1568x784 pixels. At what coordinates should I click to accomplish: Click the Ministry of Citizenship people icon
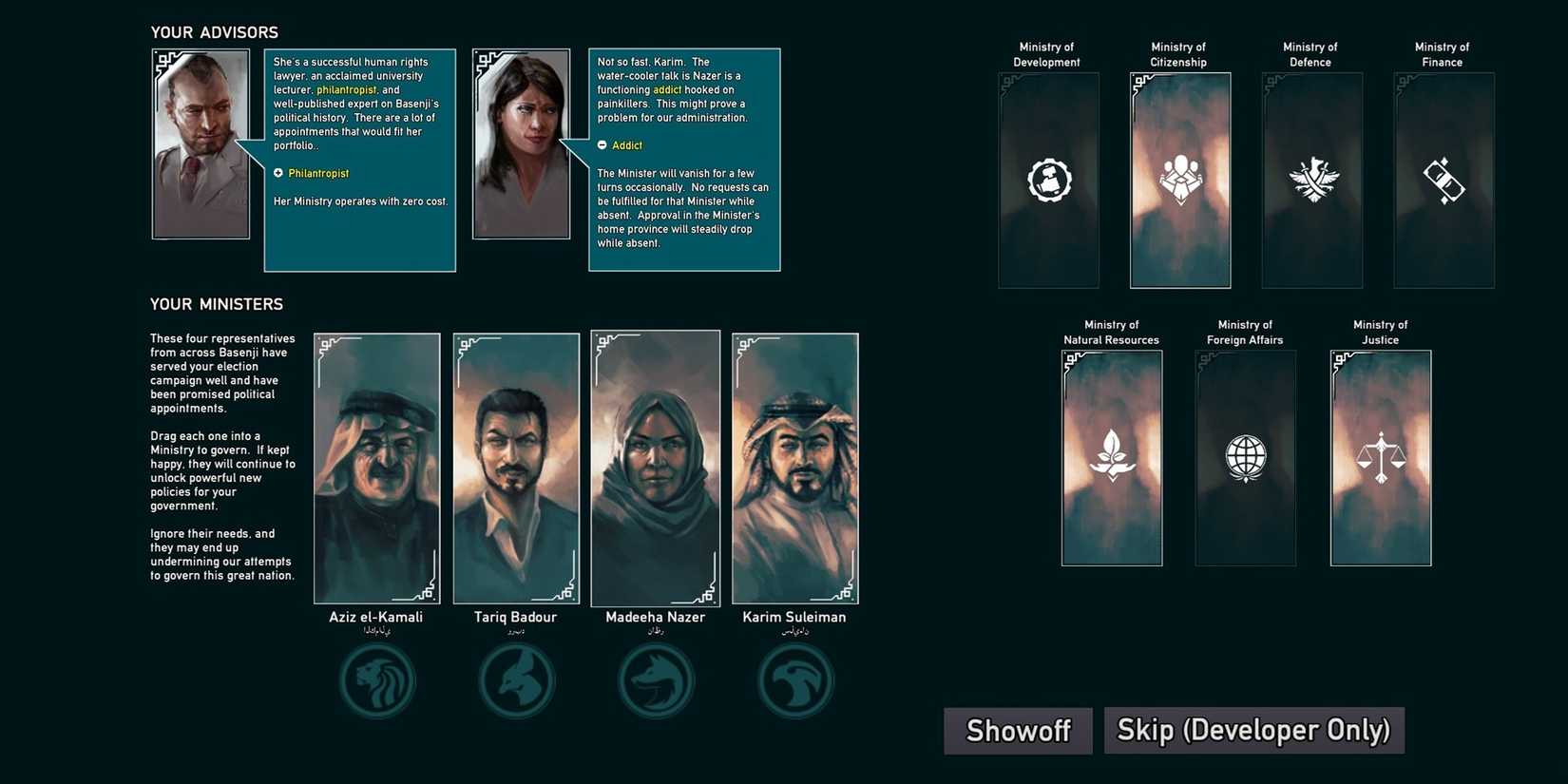1179,179
